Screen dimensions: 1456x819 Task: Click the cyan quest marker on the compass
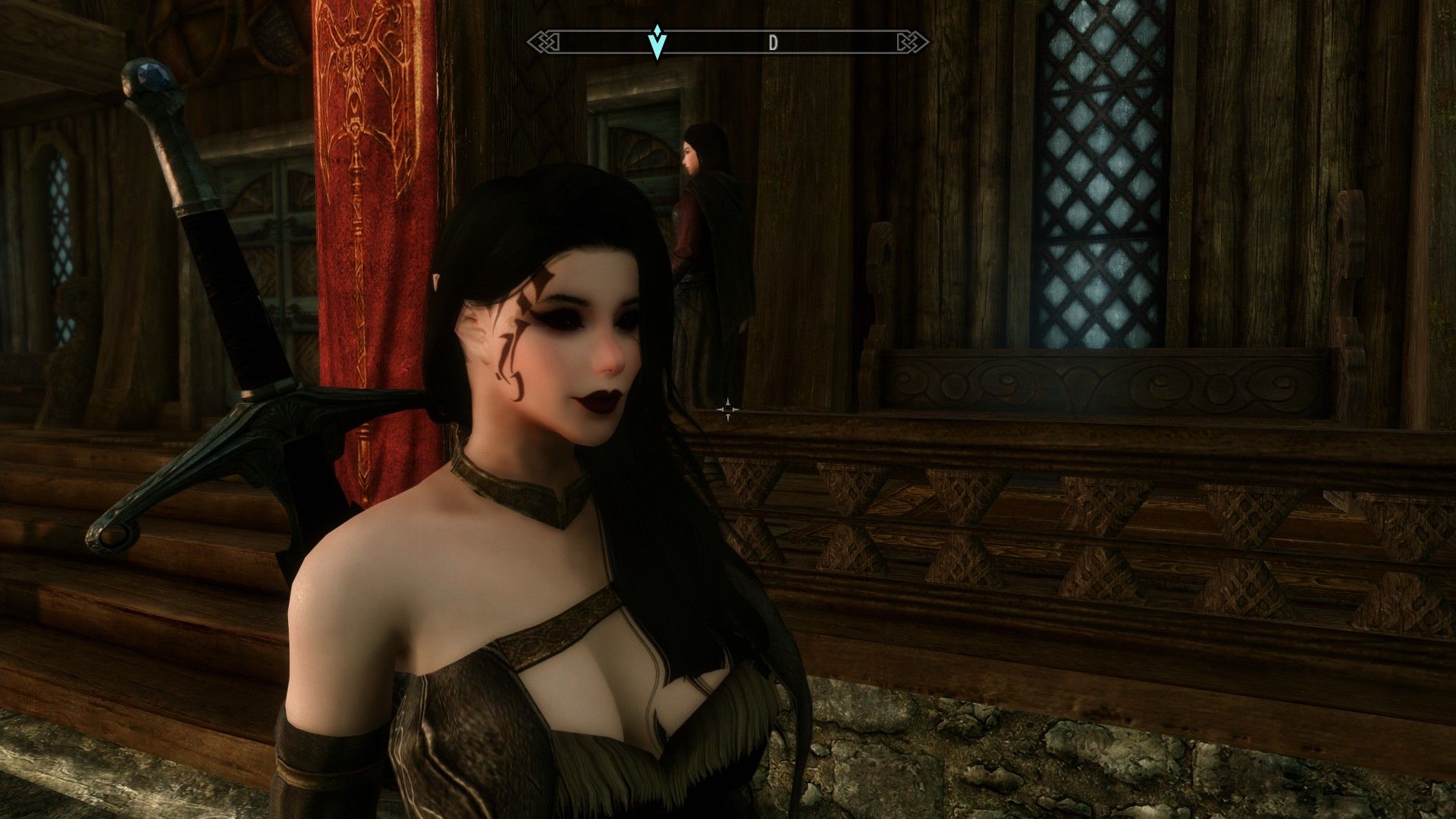click(657, 42)
